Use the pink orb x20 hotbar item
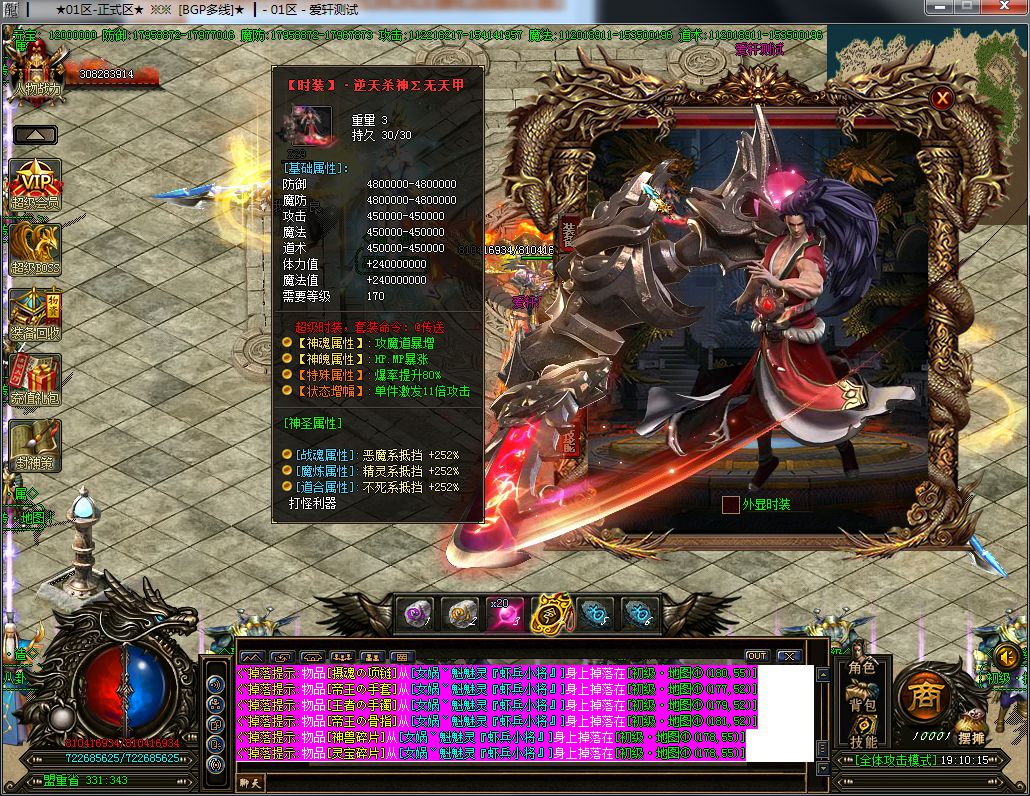The width and height of the screenshot is (1030, 796). point(502,613)
